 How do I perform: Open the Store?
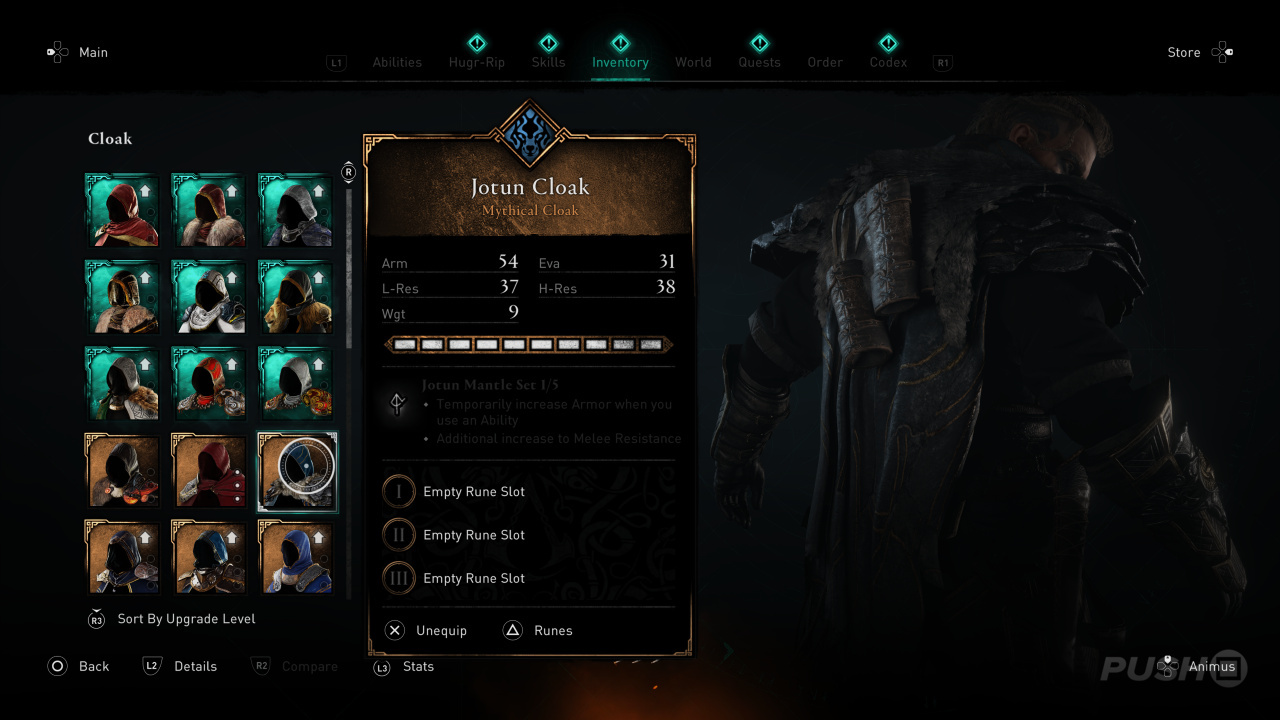click(x=1184, y=52)
